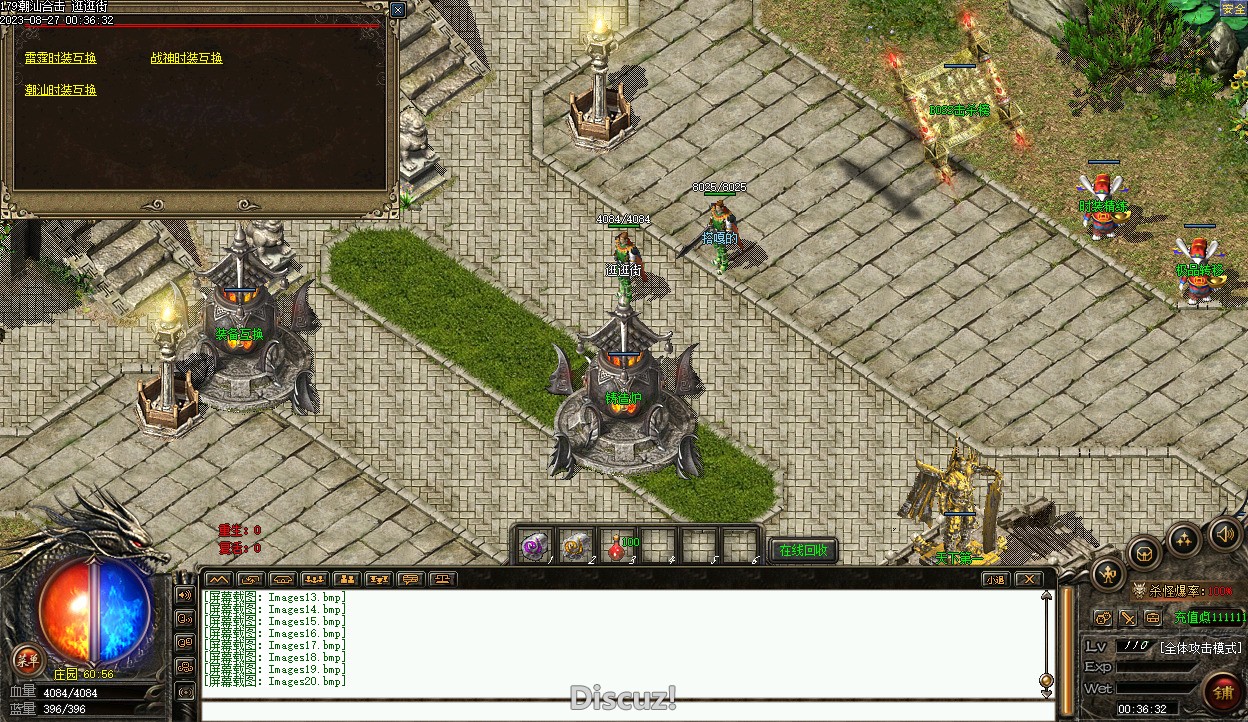1248x722 pixels.
Task: Click the crossed sword small button
Action: point(1128,619)
